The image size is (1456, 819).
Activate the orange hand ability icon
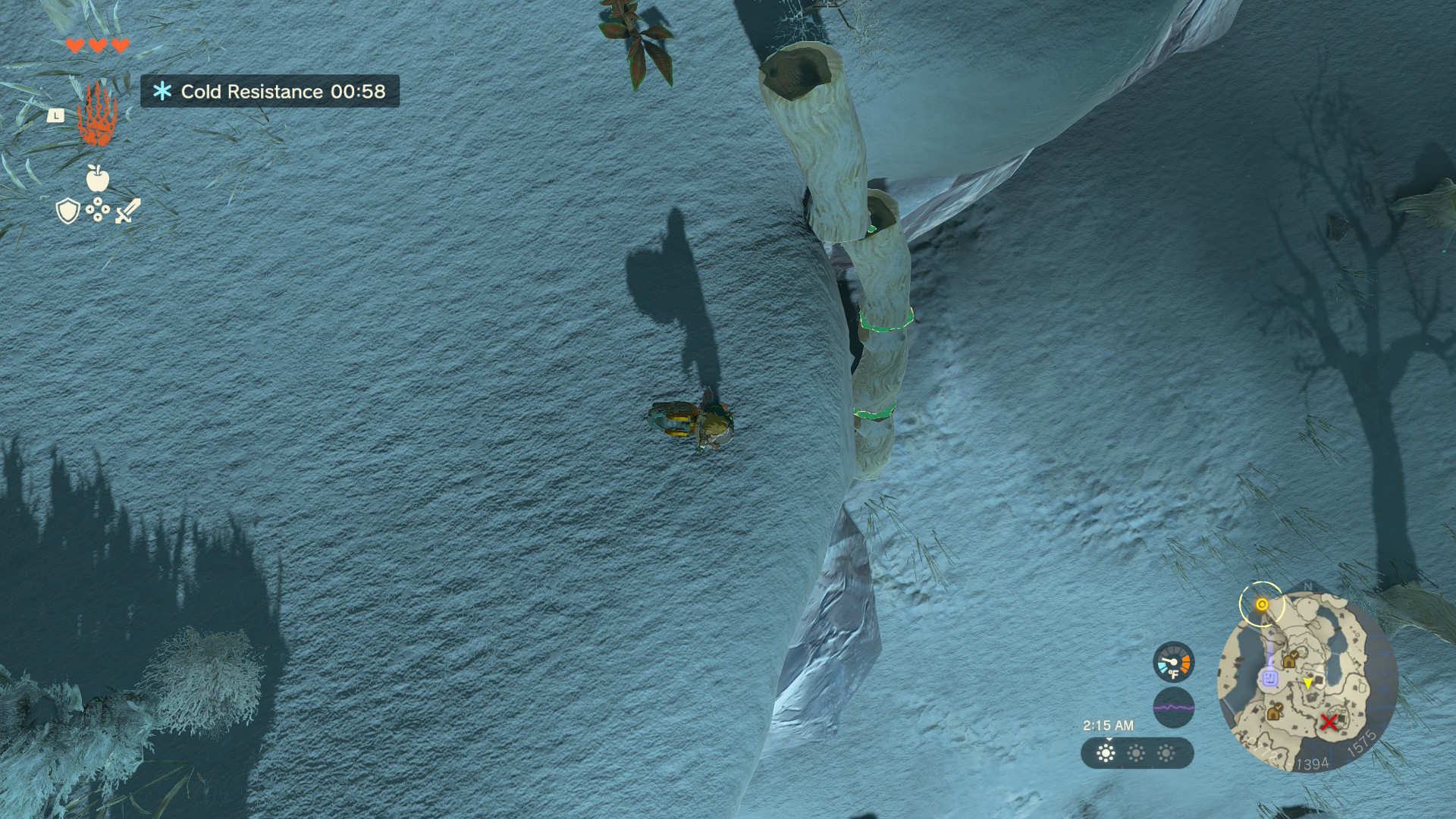(97, 115)
